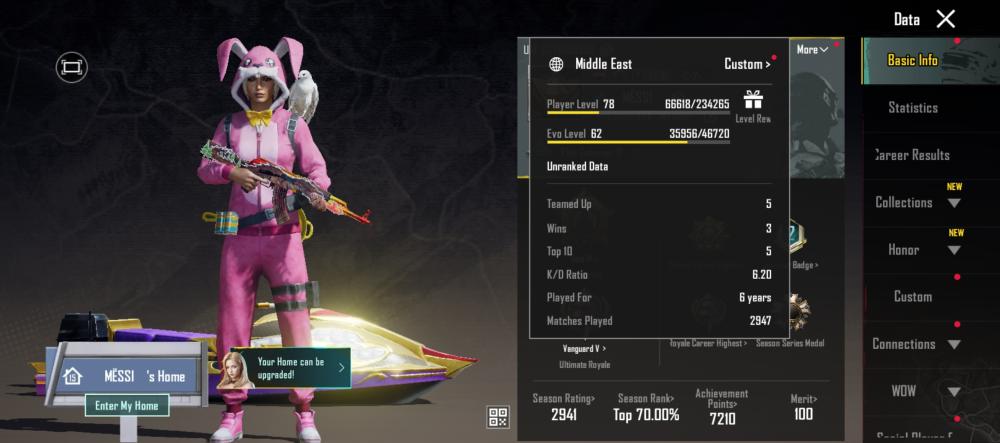View Season Rank details
1000x443 pixels.
(647, 407)
